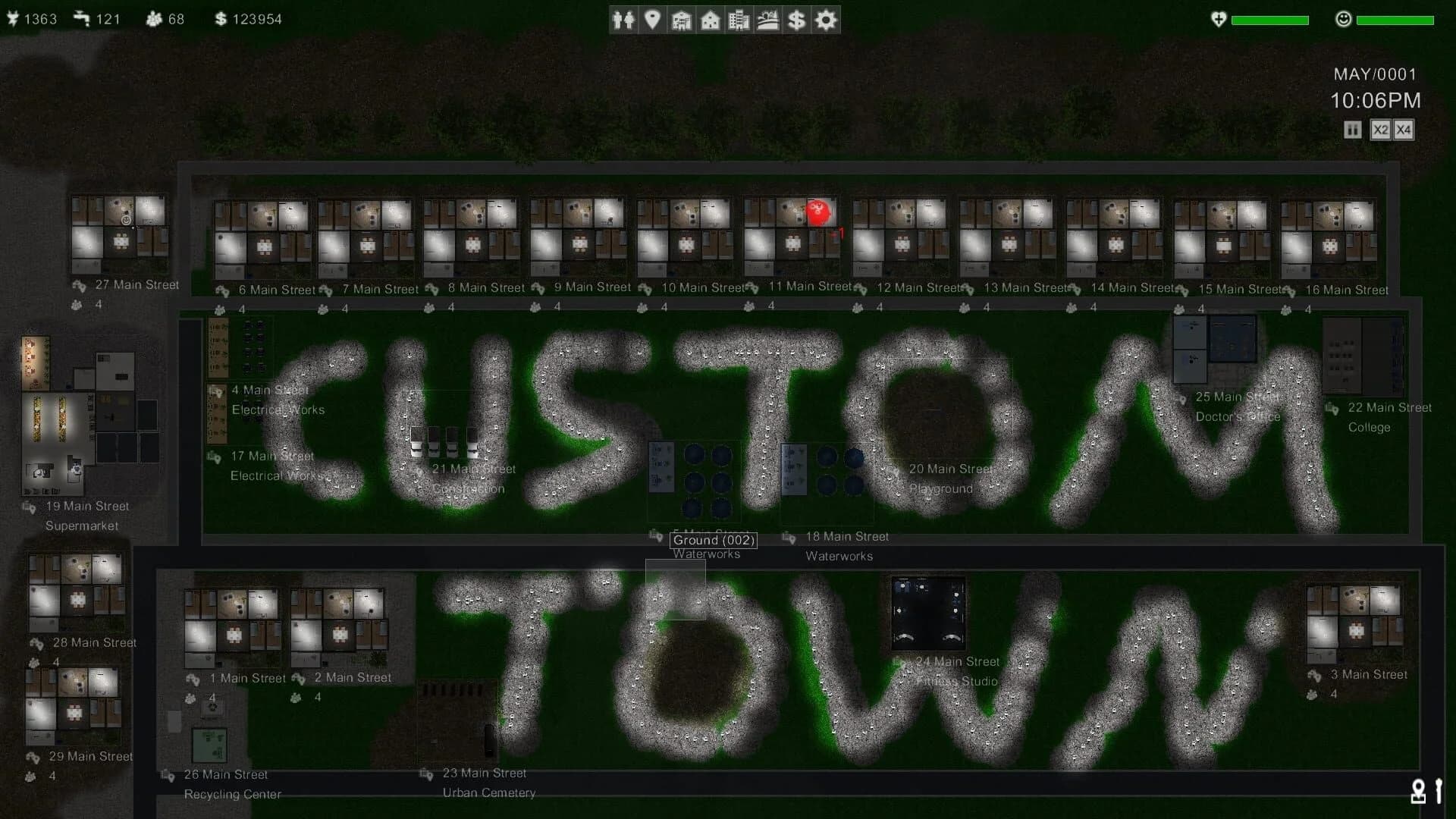Click the Ground (002) tooltip
The width and height of the screenshot is (1456, 819).
tap(714, 540)
